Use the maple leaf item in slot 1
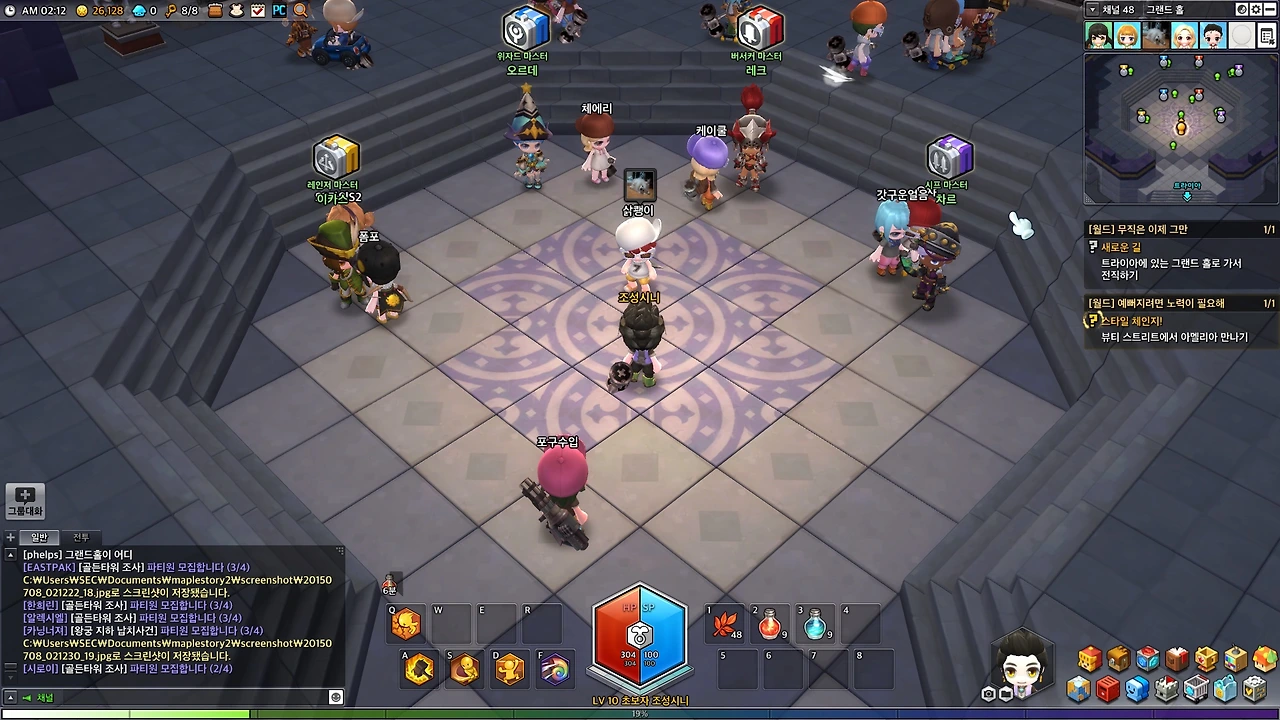 (x=724, y=624)
